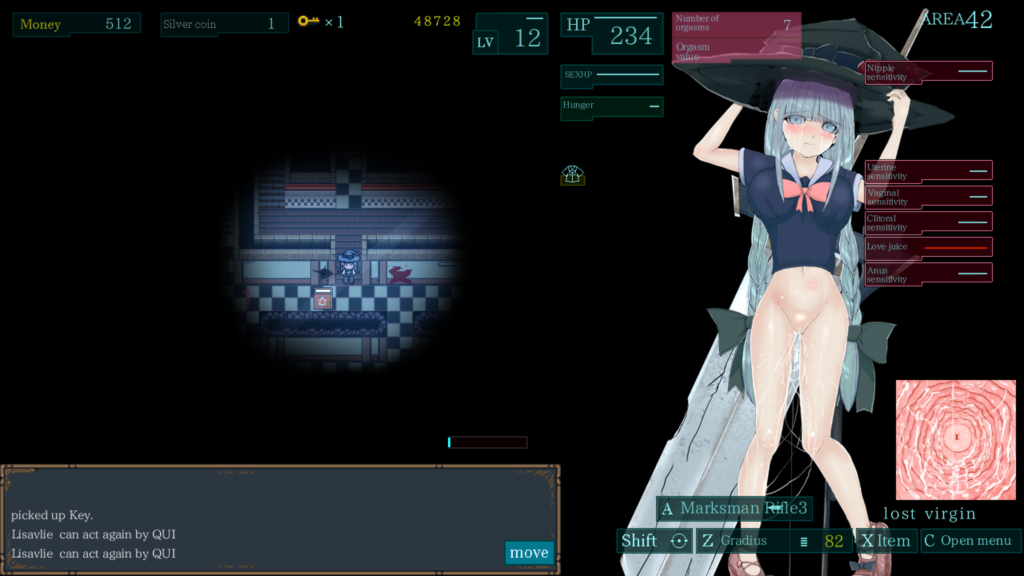
Task: Activate the Shift target action slot
Action: coord(654,541)
